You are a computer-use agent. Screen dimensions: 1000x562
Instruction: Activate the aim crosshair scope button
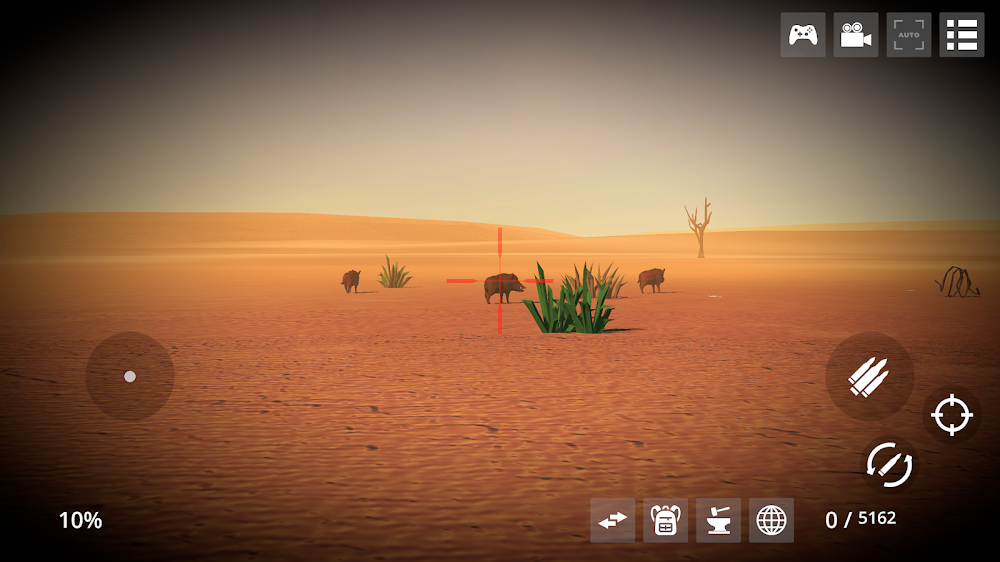point(952,414)
